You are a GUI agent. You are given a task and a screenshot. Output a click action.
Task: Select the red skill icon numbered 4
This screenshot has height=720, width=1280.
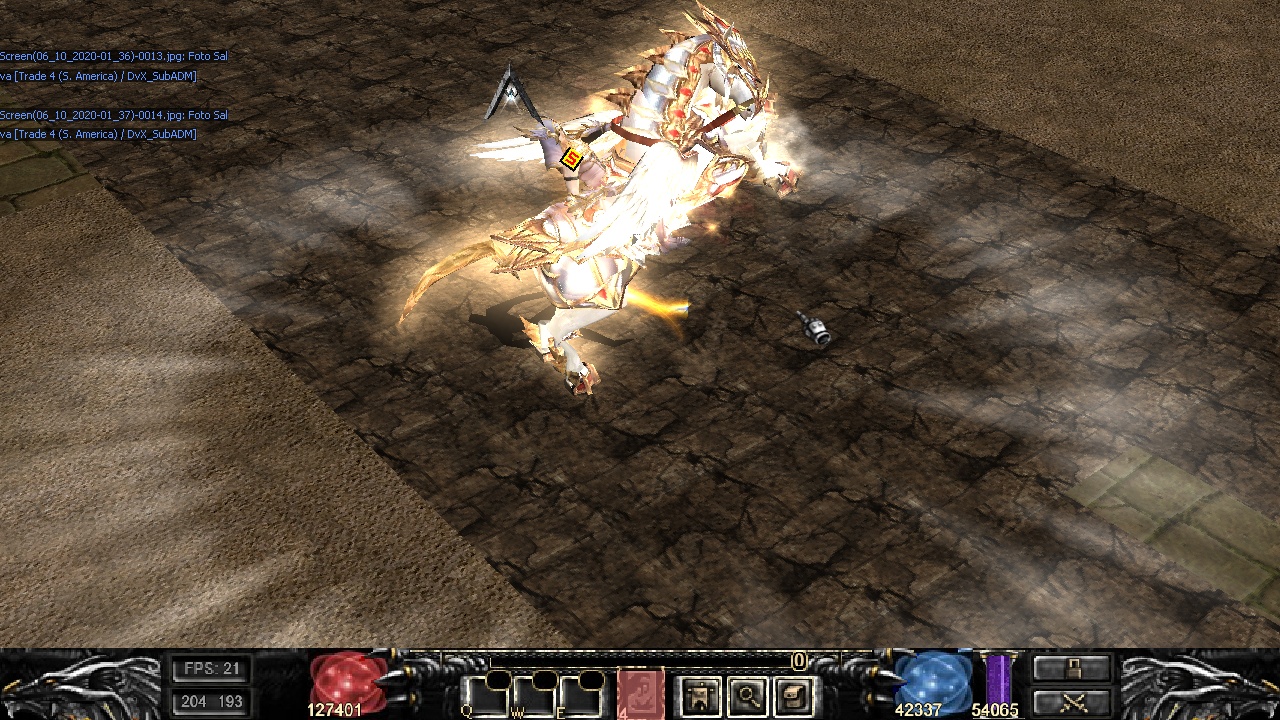pos(640,694)
